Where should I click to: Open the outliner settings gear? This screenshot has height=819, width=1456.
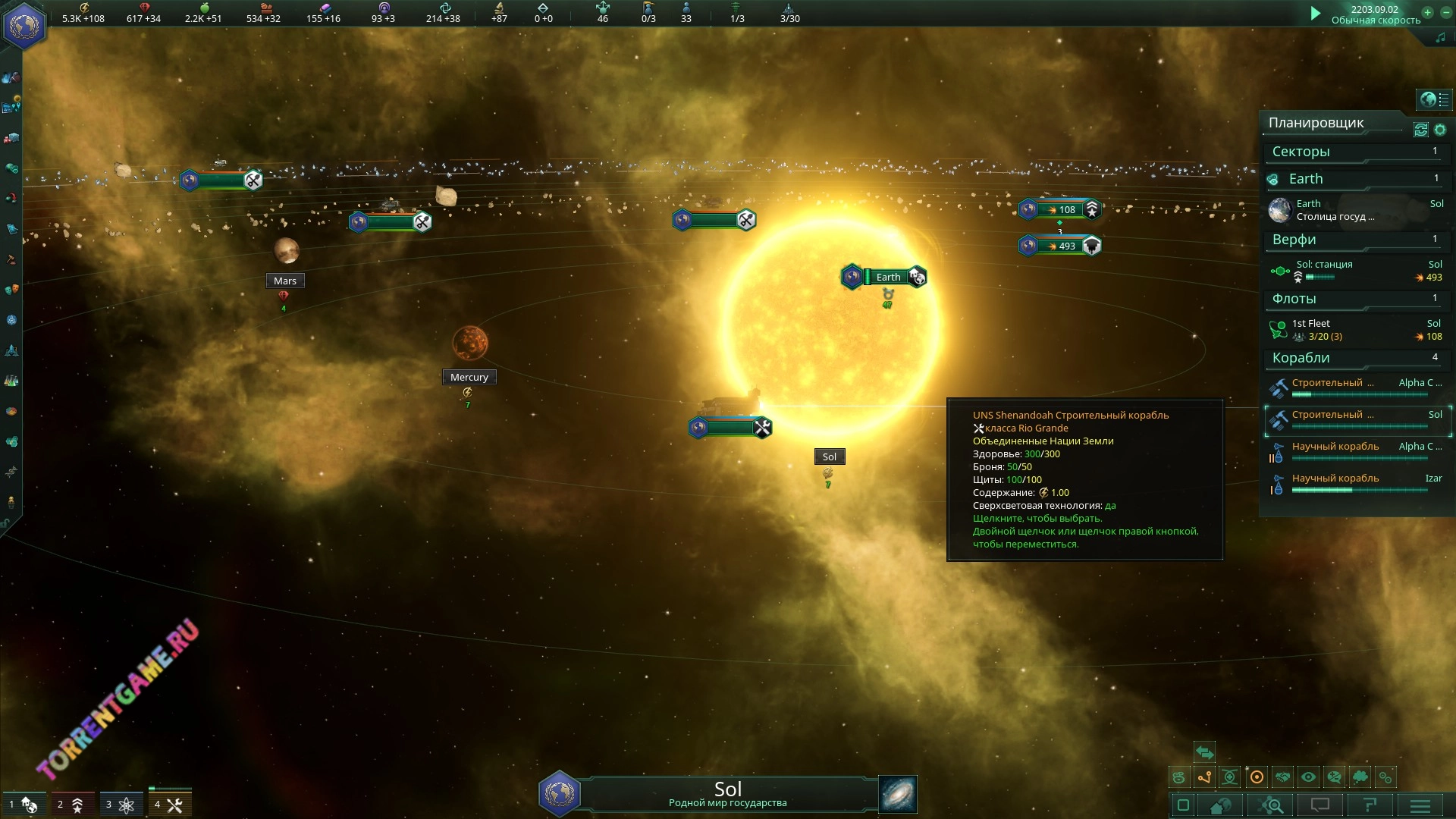click(x=1440, y=130)
